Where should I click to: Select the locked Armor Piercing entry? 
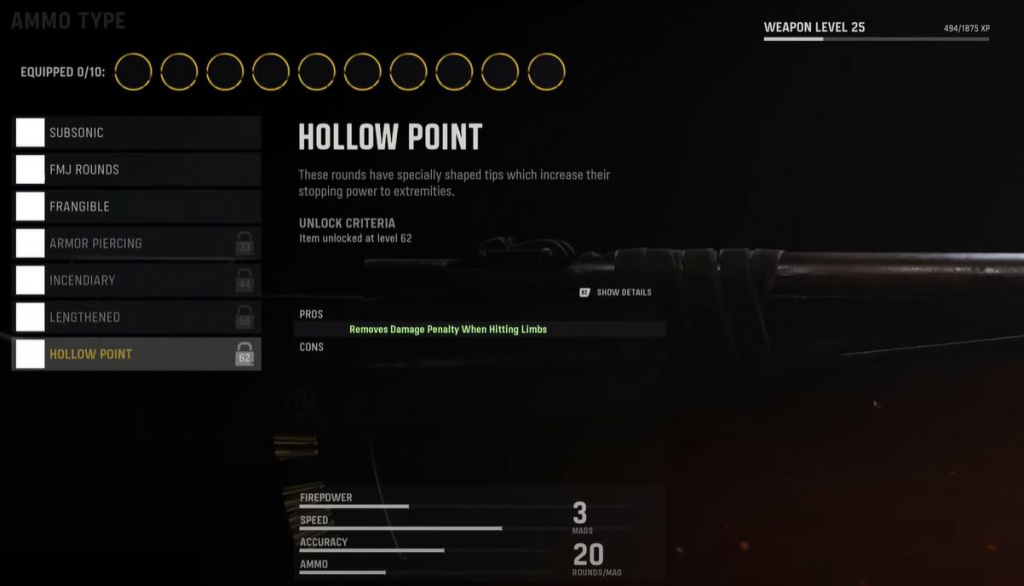[x=136, y=244]
